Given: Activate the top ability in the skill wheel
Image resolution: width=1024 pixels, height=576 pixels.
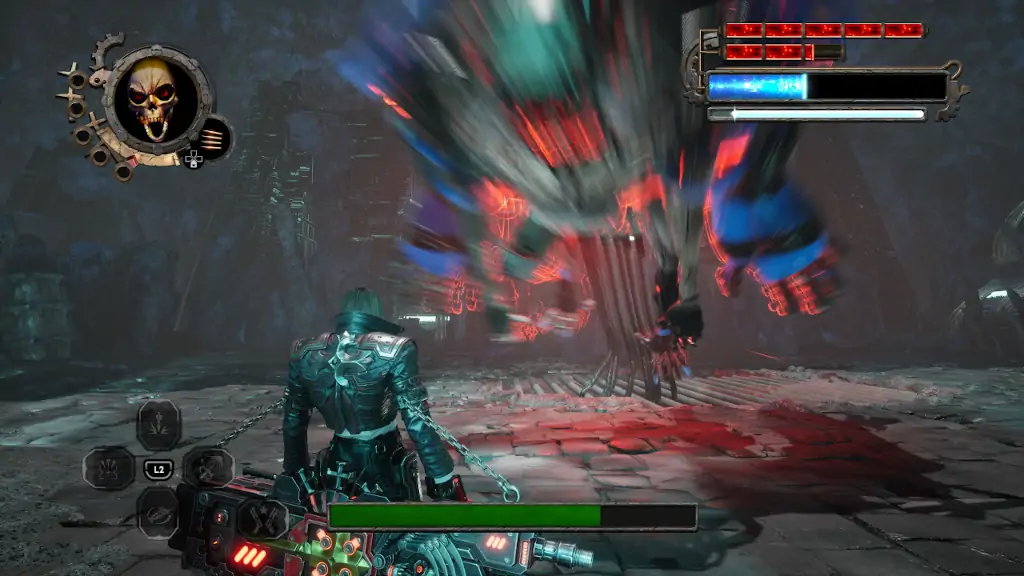Looking at the screenshot, I should (158, 424).
